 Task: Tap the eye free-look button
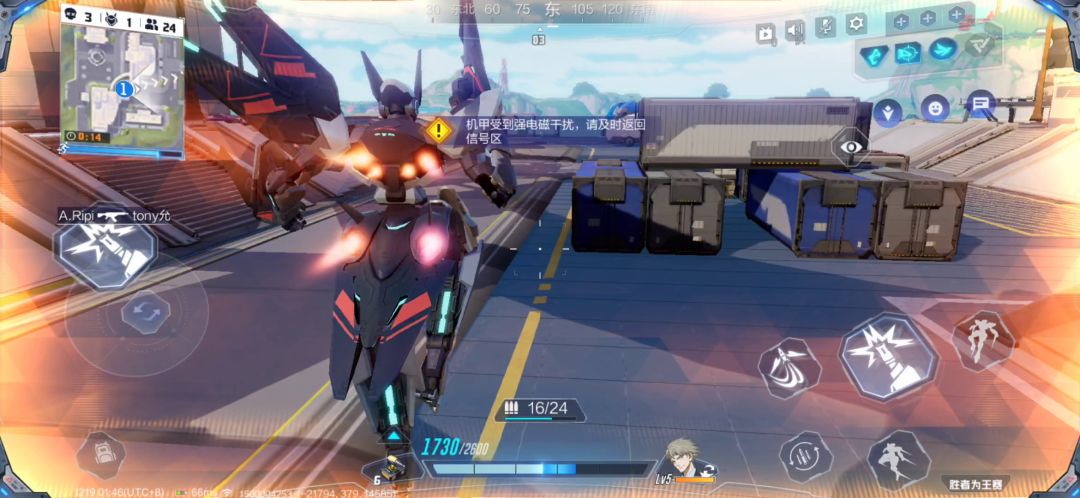[851, 148]
